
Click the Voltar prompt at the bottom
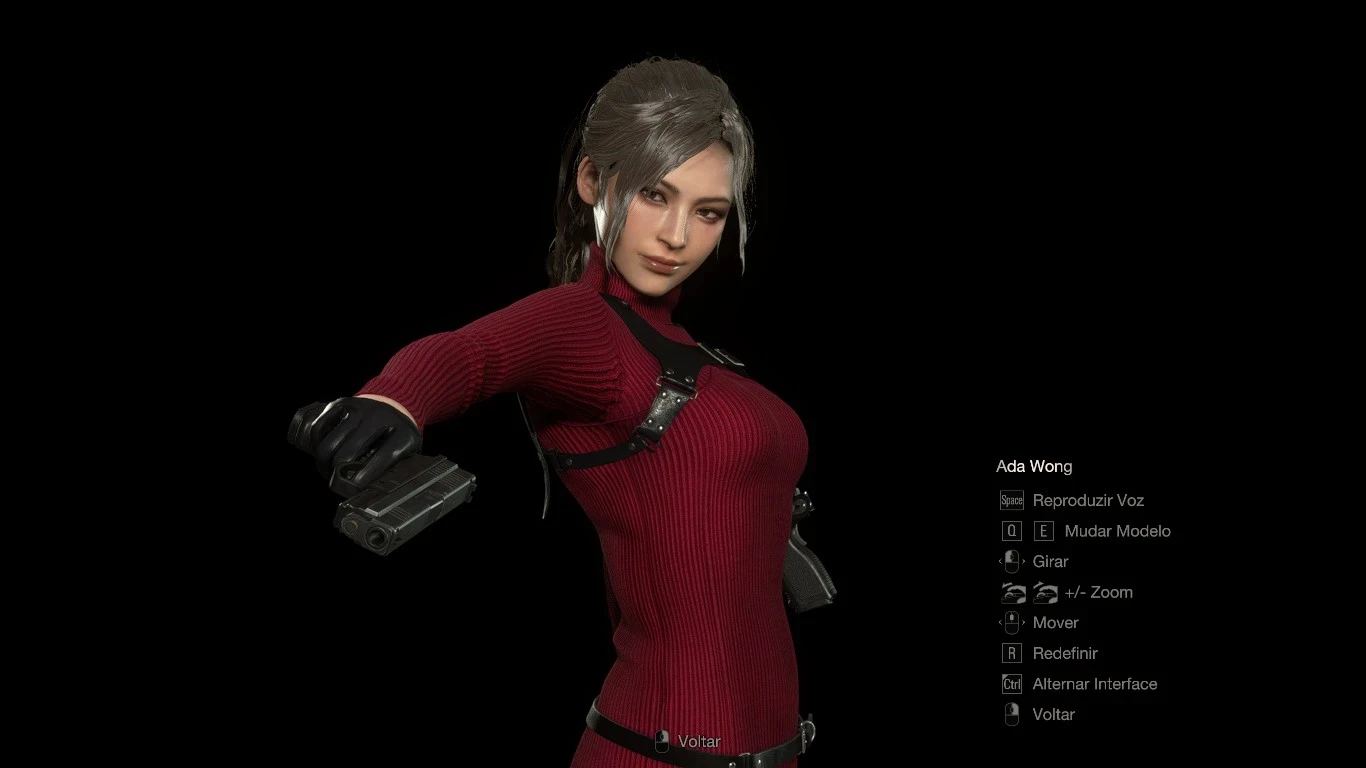click(x=698, y=742)
